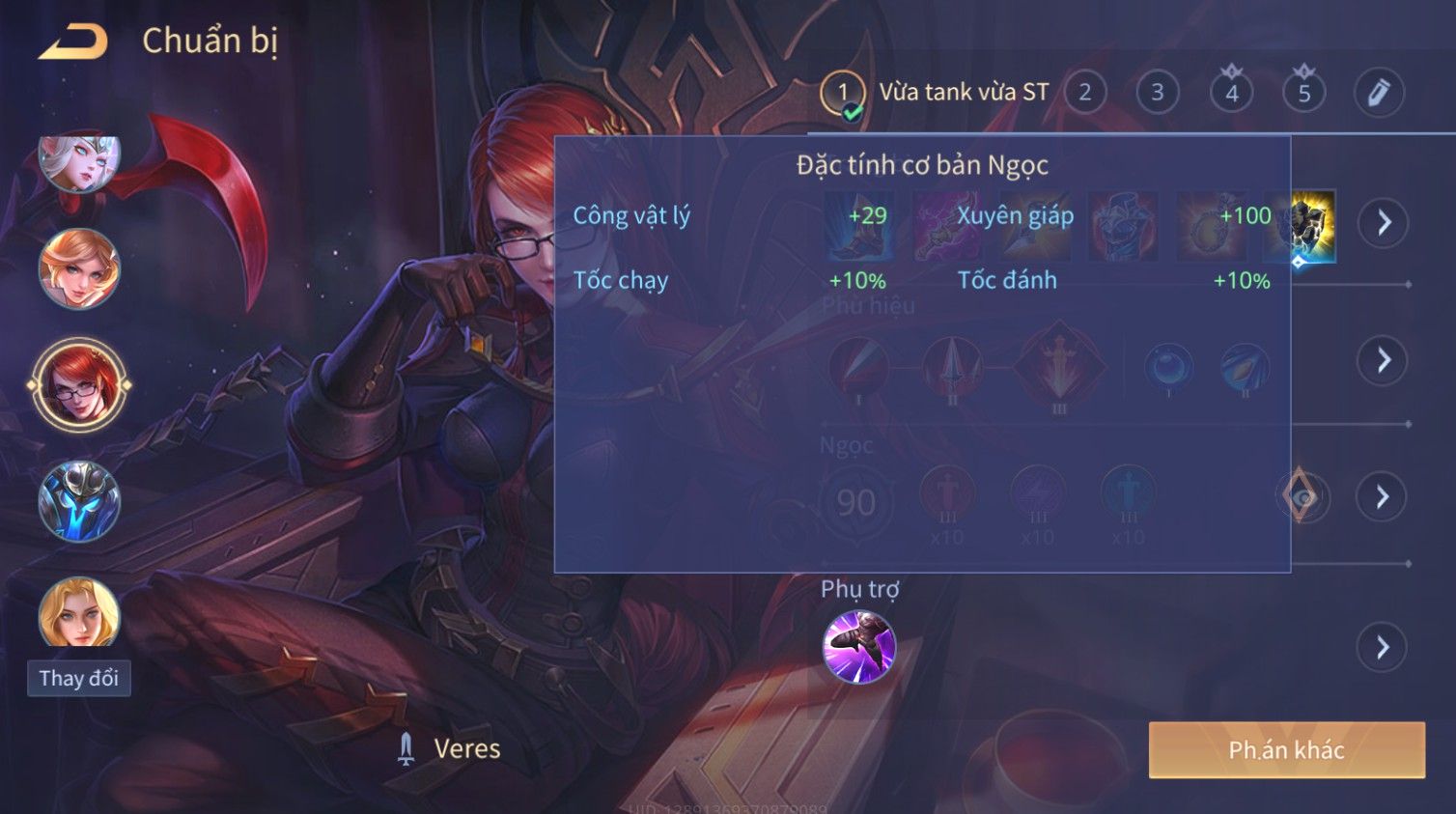Open the Ngọc row arrow
This screenshot has width=1456, height=814.
(x=1383, y=496)
